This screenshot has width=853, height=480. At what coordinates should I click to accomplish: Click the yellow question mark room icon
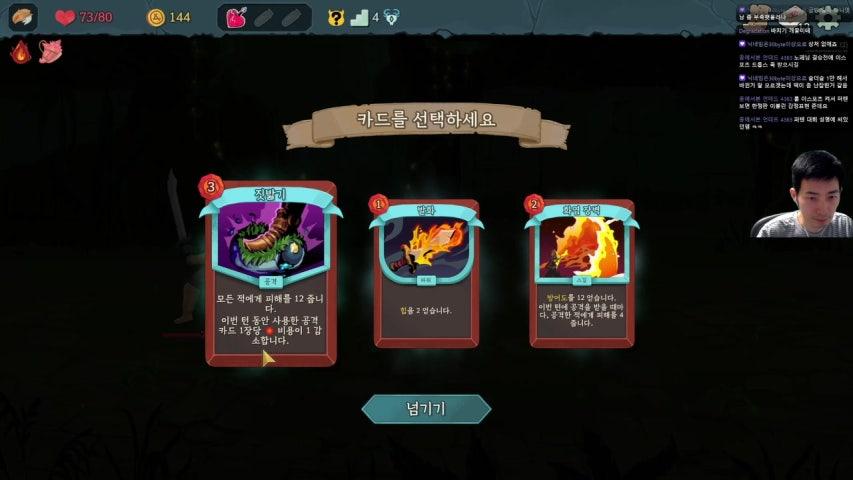point(336,17)
